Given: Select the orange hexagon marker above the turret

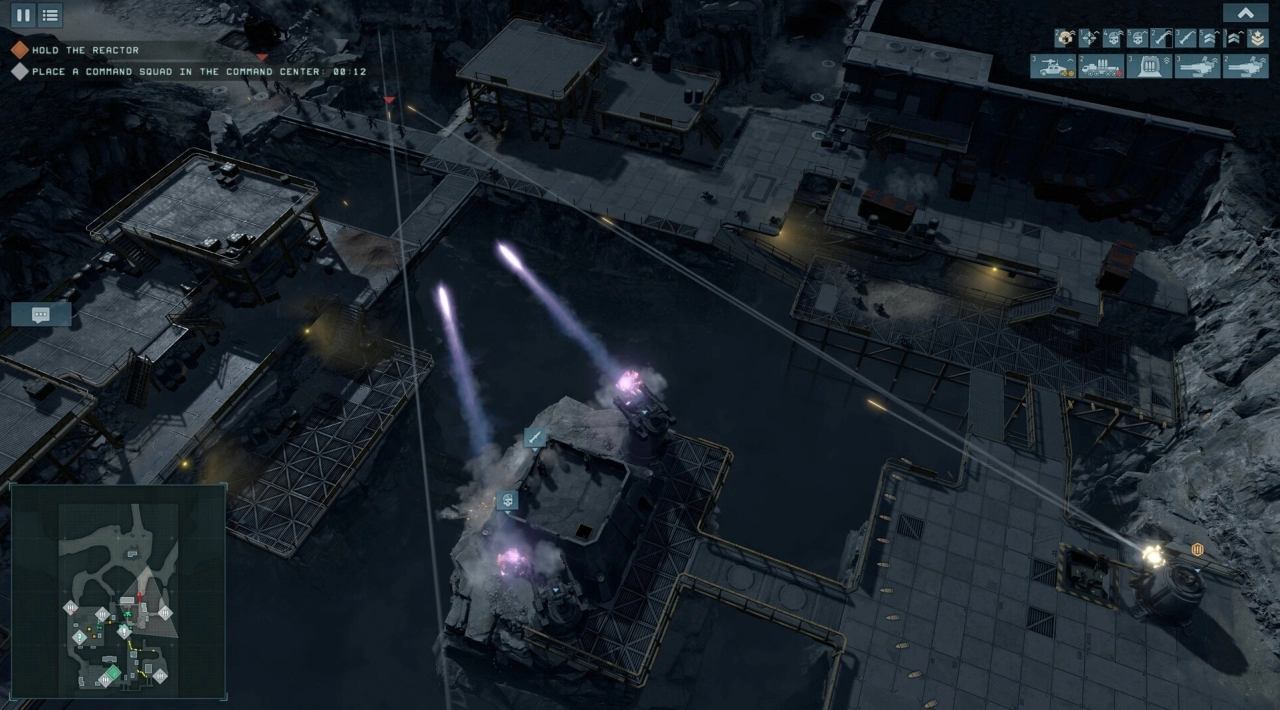Looking at the screenshot, I should [x=1197, y=549].
